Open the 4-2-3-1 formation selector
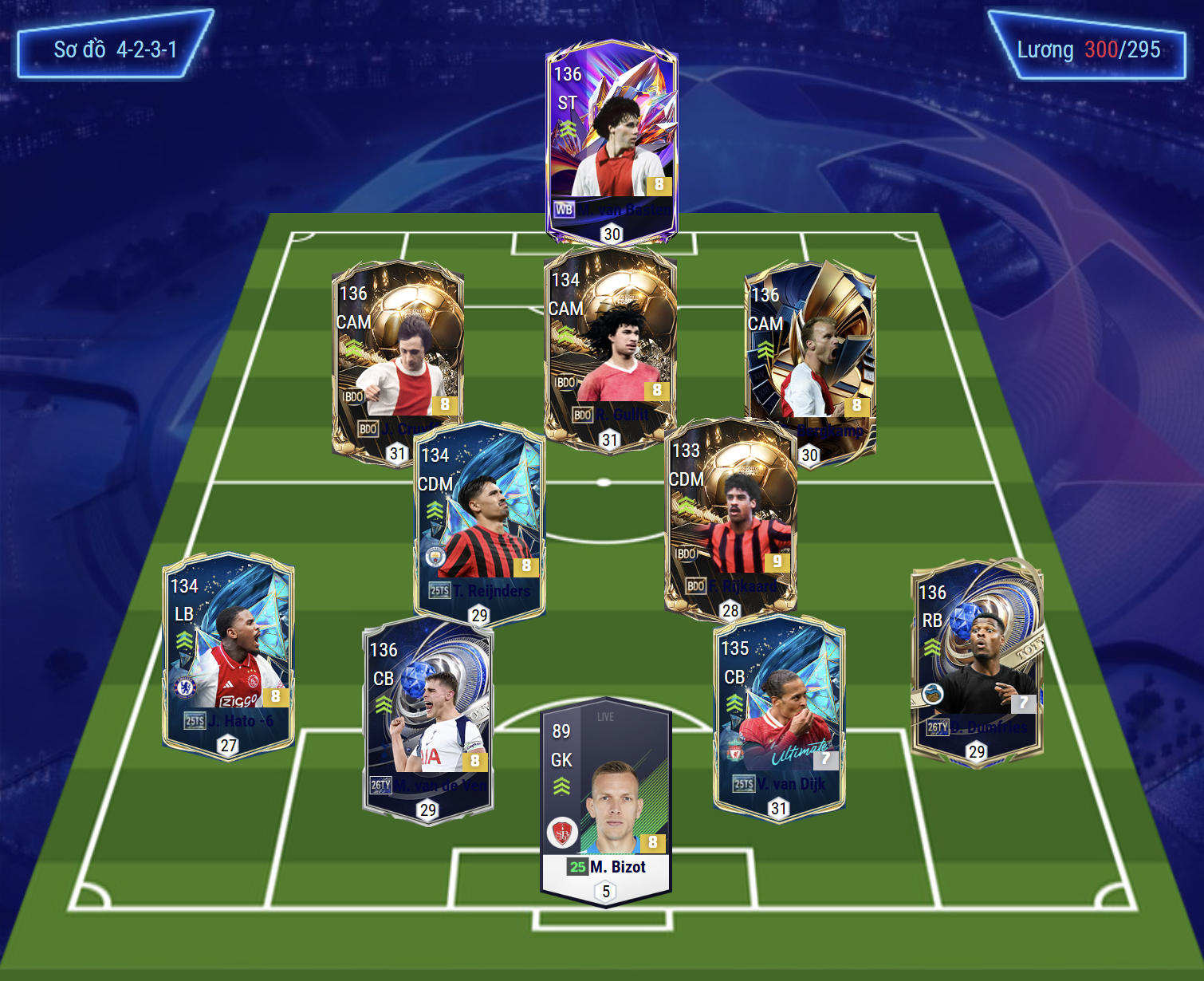The image size is (1204, 981). [x=115, y=49]
